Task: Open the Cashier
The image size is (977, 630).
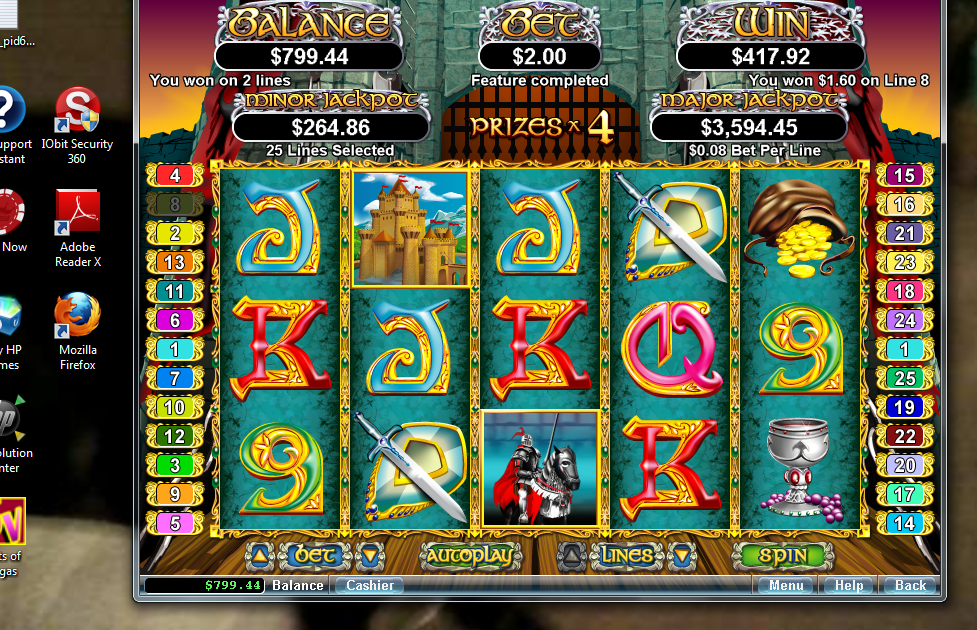Action: click(369, 585)
